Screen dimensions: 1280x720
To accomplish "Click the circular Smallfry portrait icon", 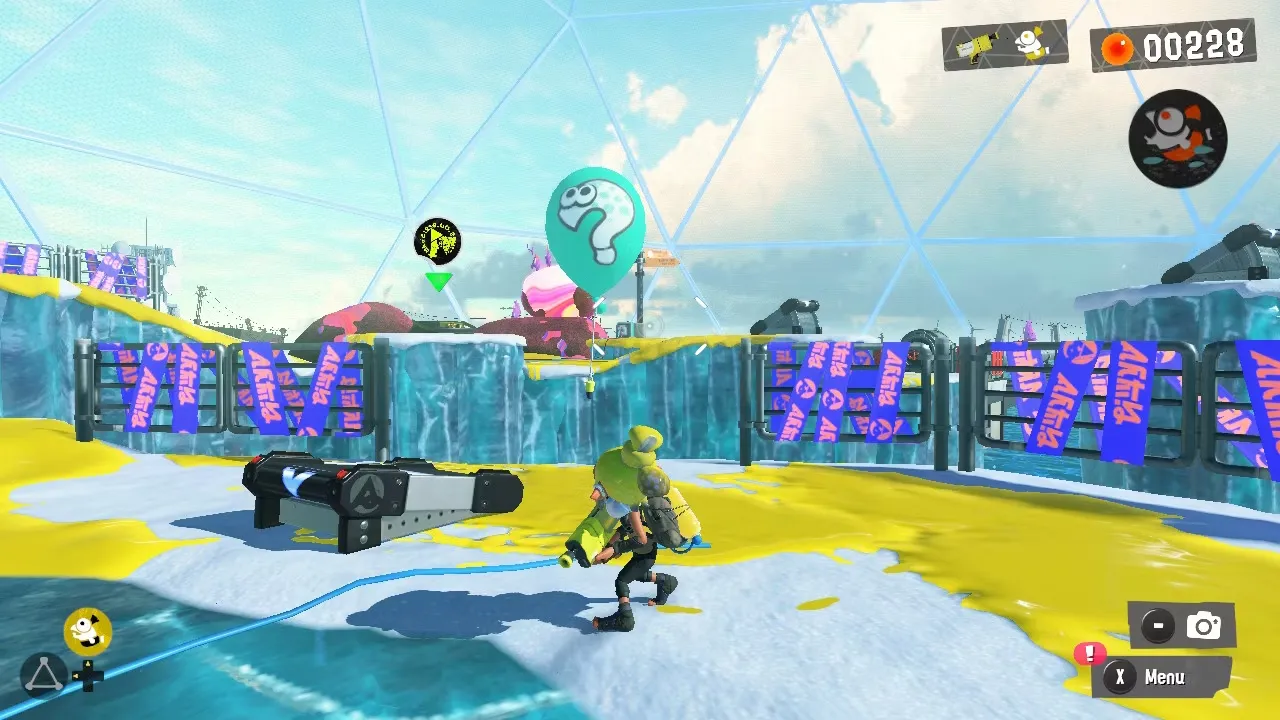I will (1177, 138).
